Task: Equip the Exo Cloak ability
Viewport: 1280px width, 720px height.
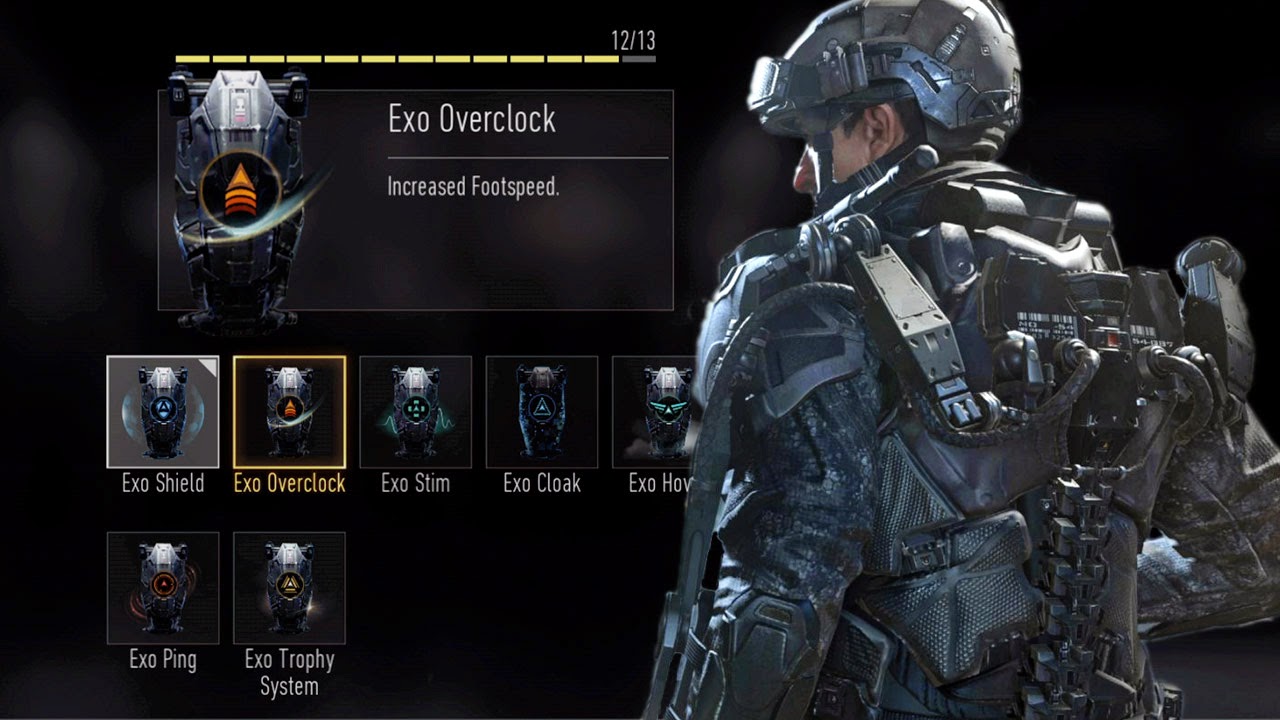Action: tap(541, 412)
